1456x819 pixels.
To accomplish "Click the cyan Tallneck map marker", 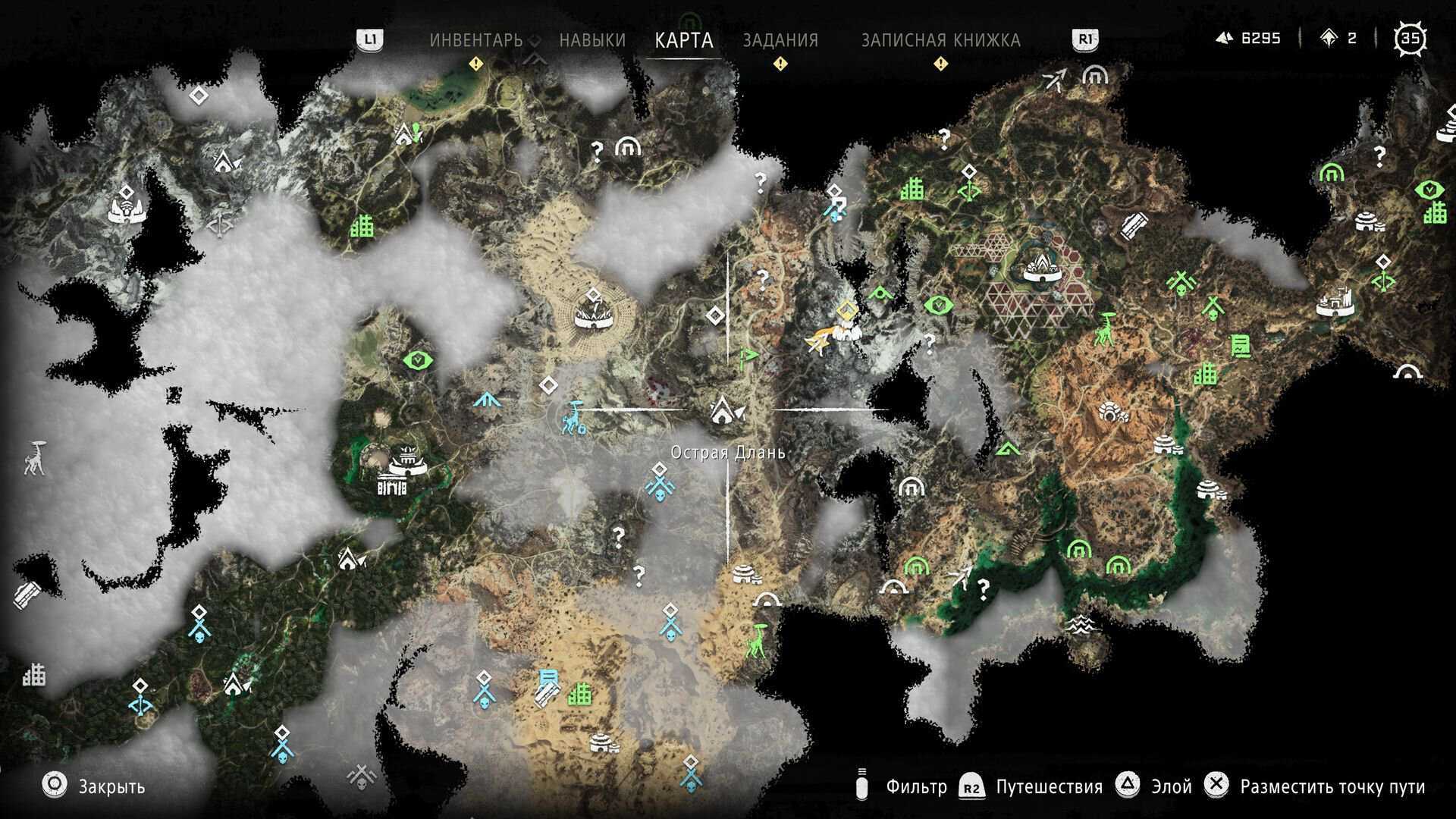I will pyautogui.click(x=573, y=419).
